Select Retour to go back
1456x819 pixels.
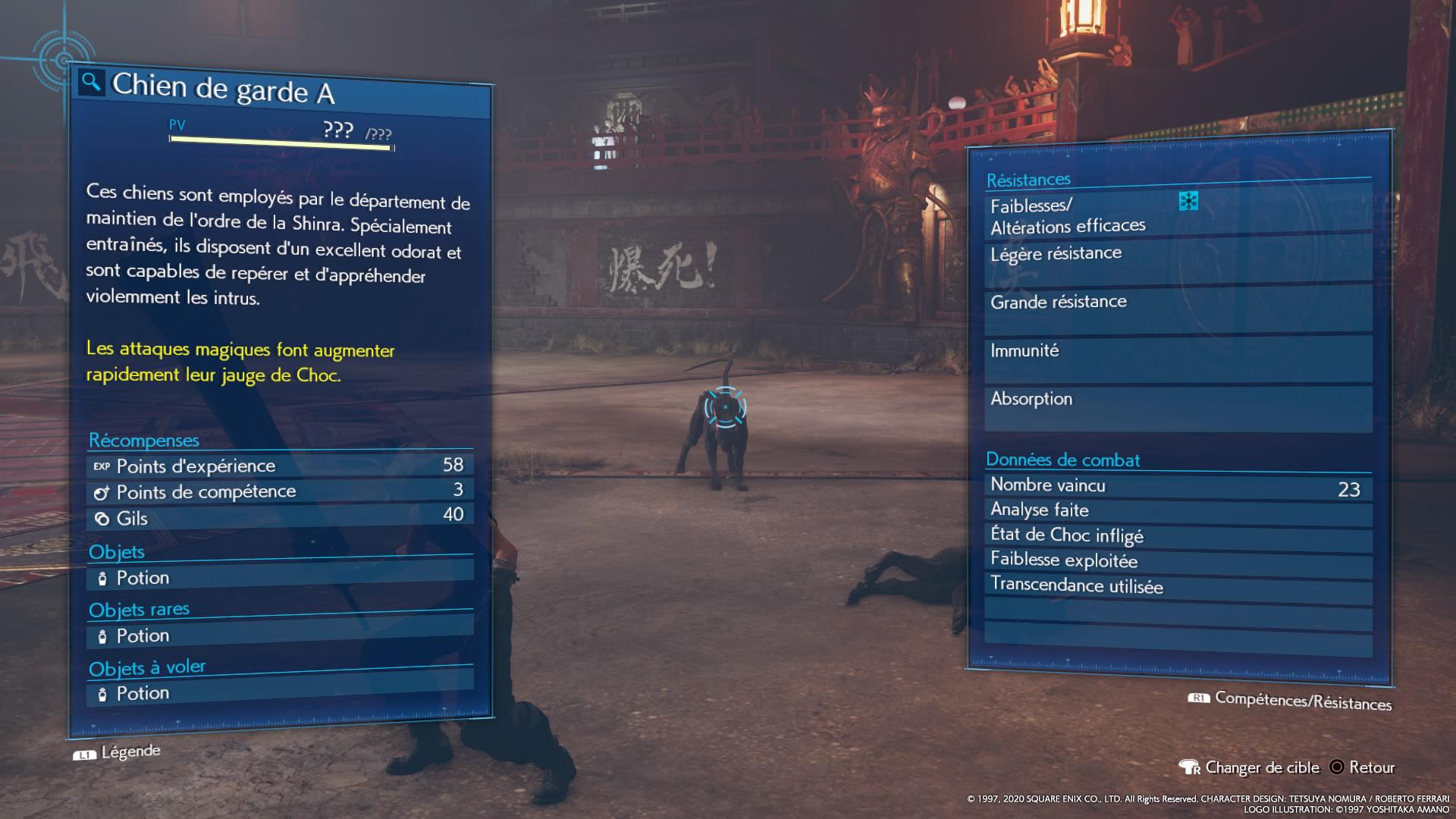click(x=1363, y=767)
